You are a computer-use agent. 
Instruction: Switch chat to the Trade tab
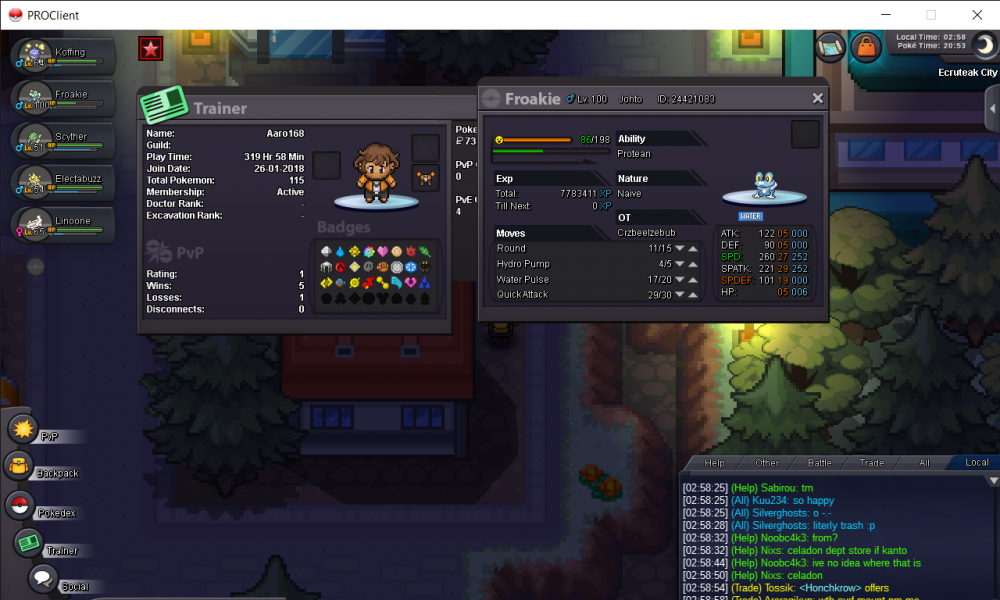871,463
